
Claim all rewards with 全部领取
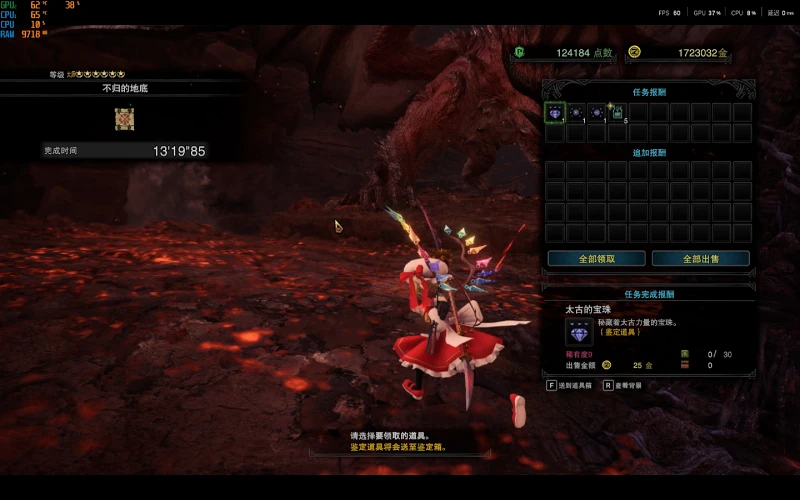tap(596, 258)
